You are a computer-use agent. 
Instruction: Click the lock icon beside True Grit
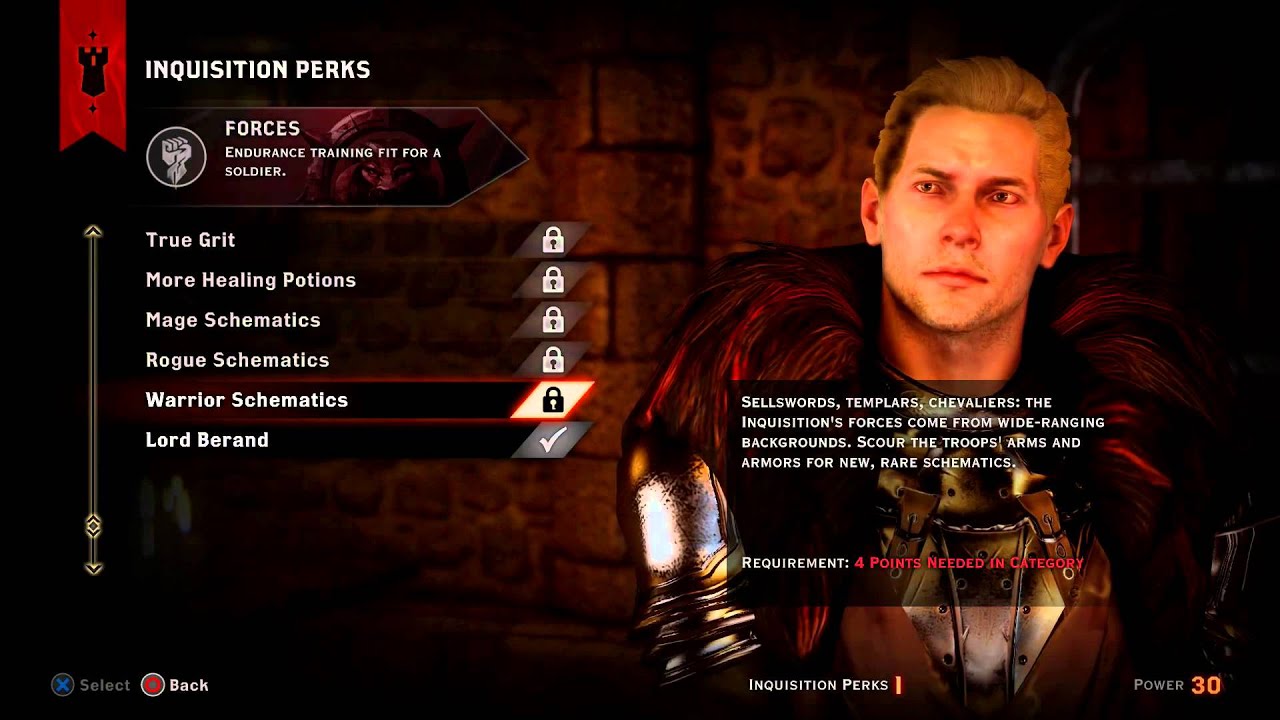click(555, 240)
